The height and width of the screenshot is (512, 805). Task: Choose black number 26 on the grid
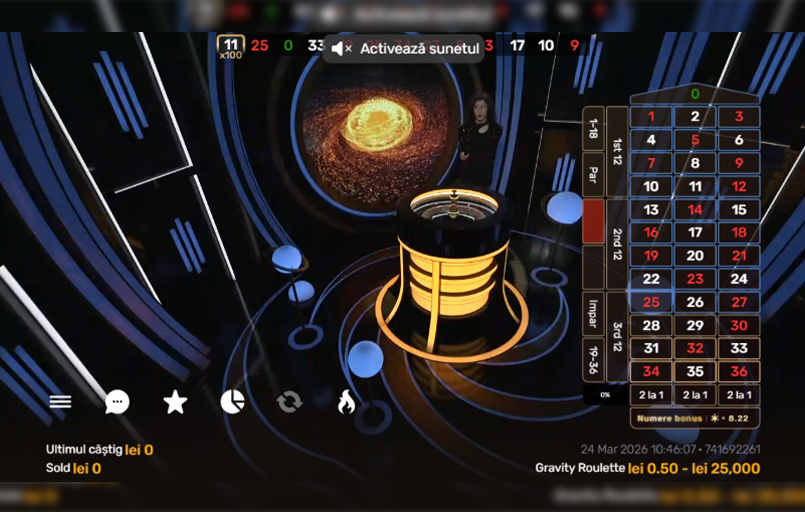point(695,302)
